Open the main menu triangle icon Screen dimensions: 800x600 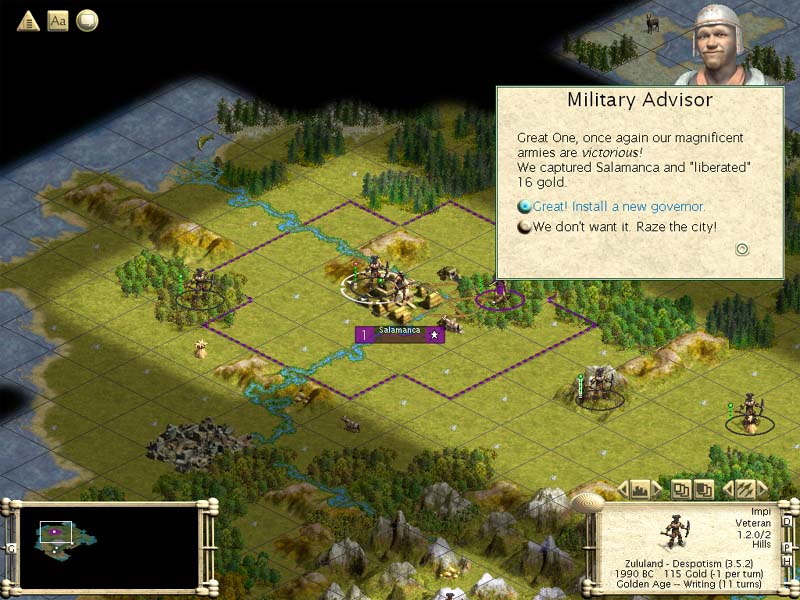point(28,20)
